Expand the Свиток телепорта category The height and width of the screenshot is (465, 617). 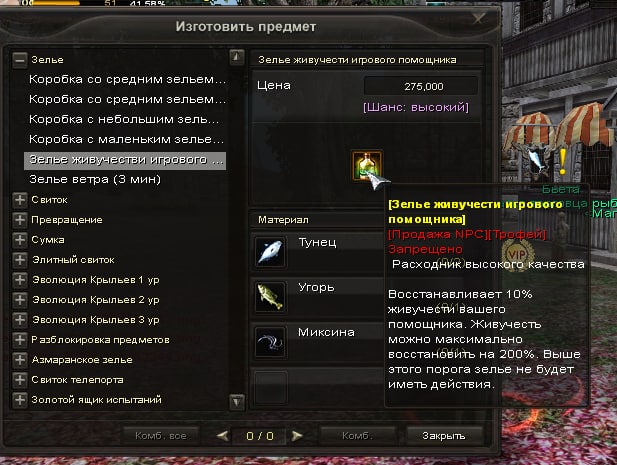(x=19, y=380)
